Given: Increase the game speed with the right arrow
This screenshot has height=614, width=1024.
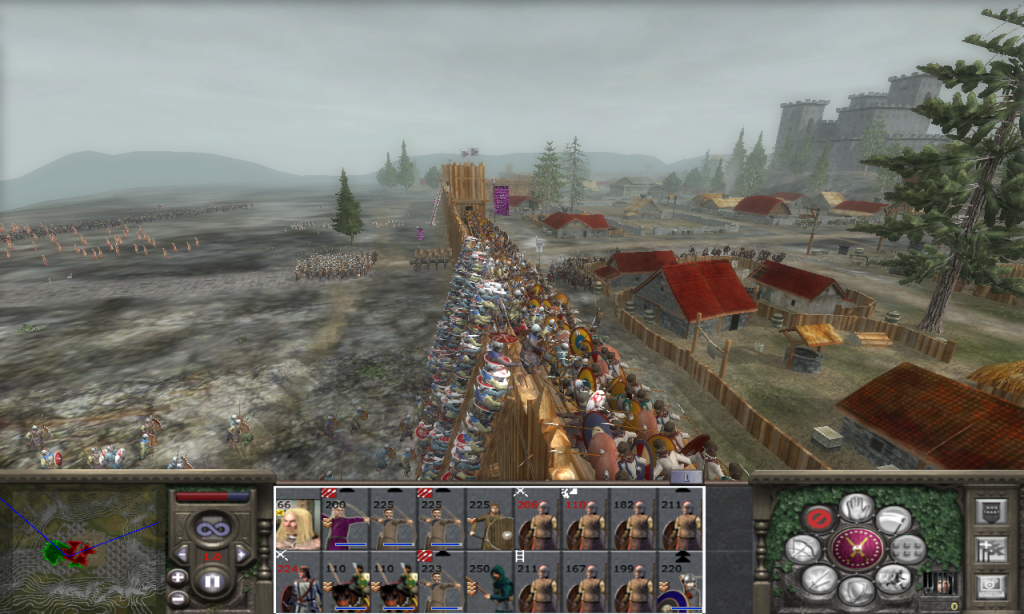Looking at the screenshot, I should [x=241, y=553].
